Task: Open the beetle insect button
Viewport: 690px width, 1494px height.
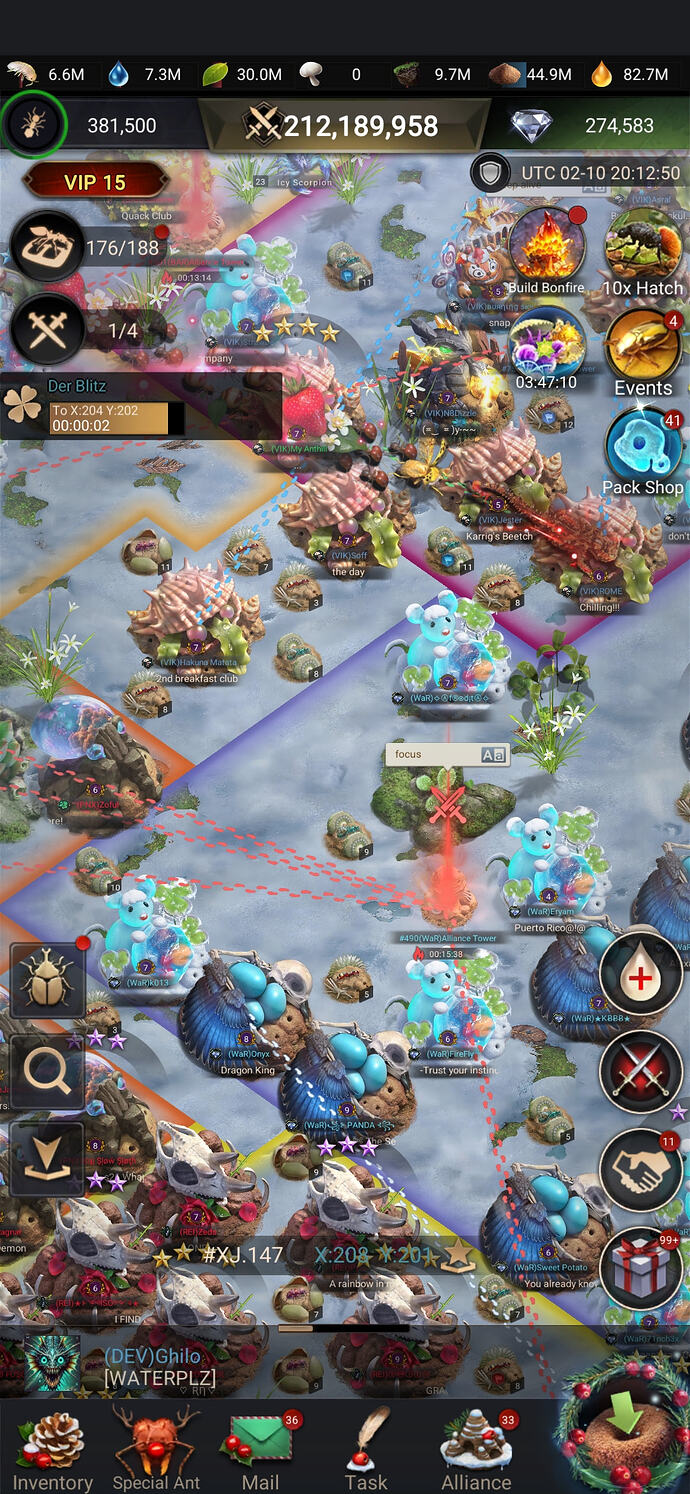Action: [x=47, y=982]
